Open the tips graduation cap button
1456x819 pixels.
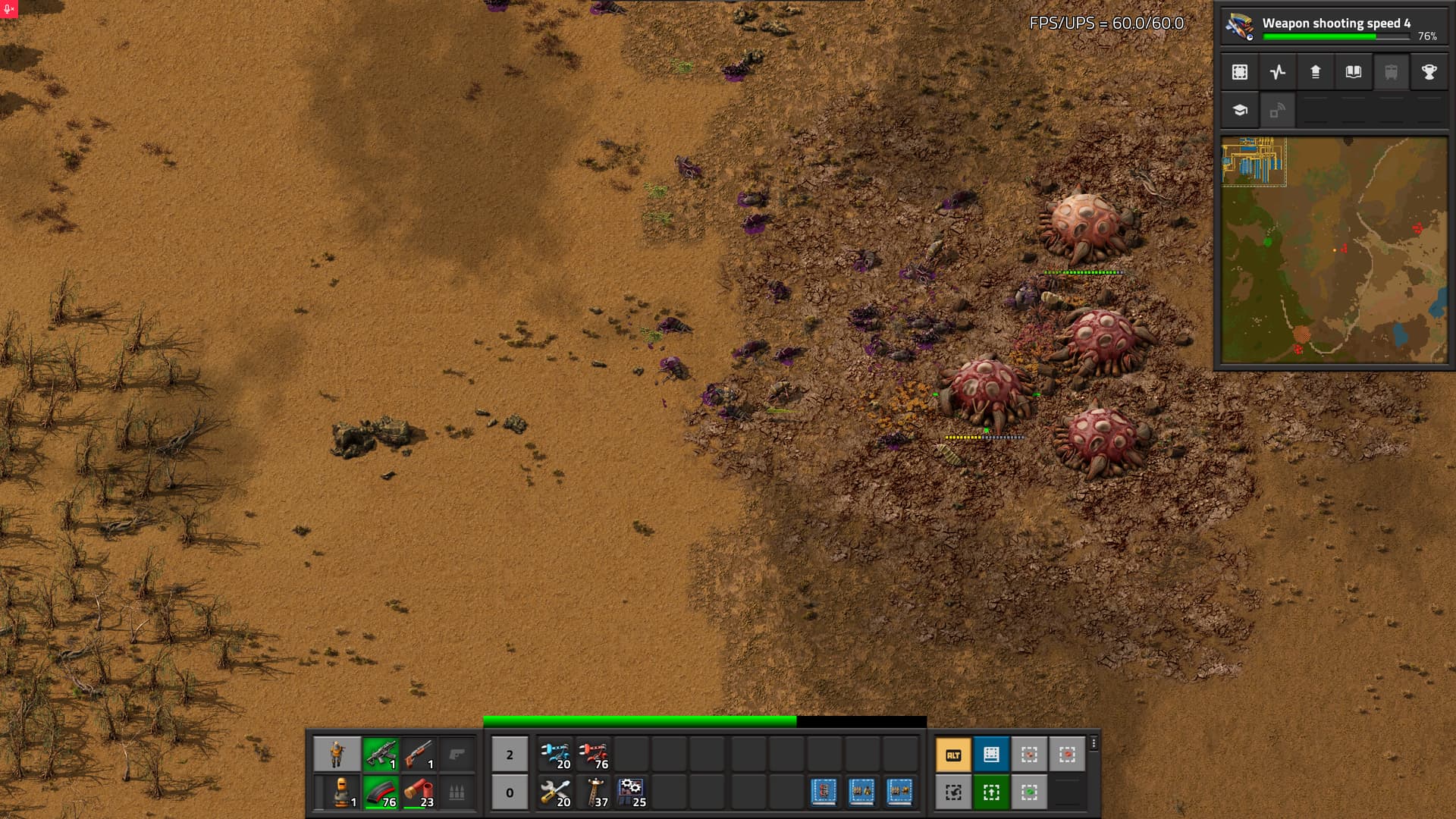1240,110
